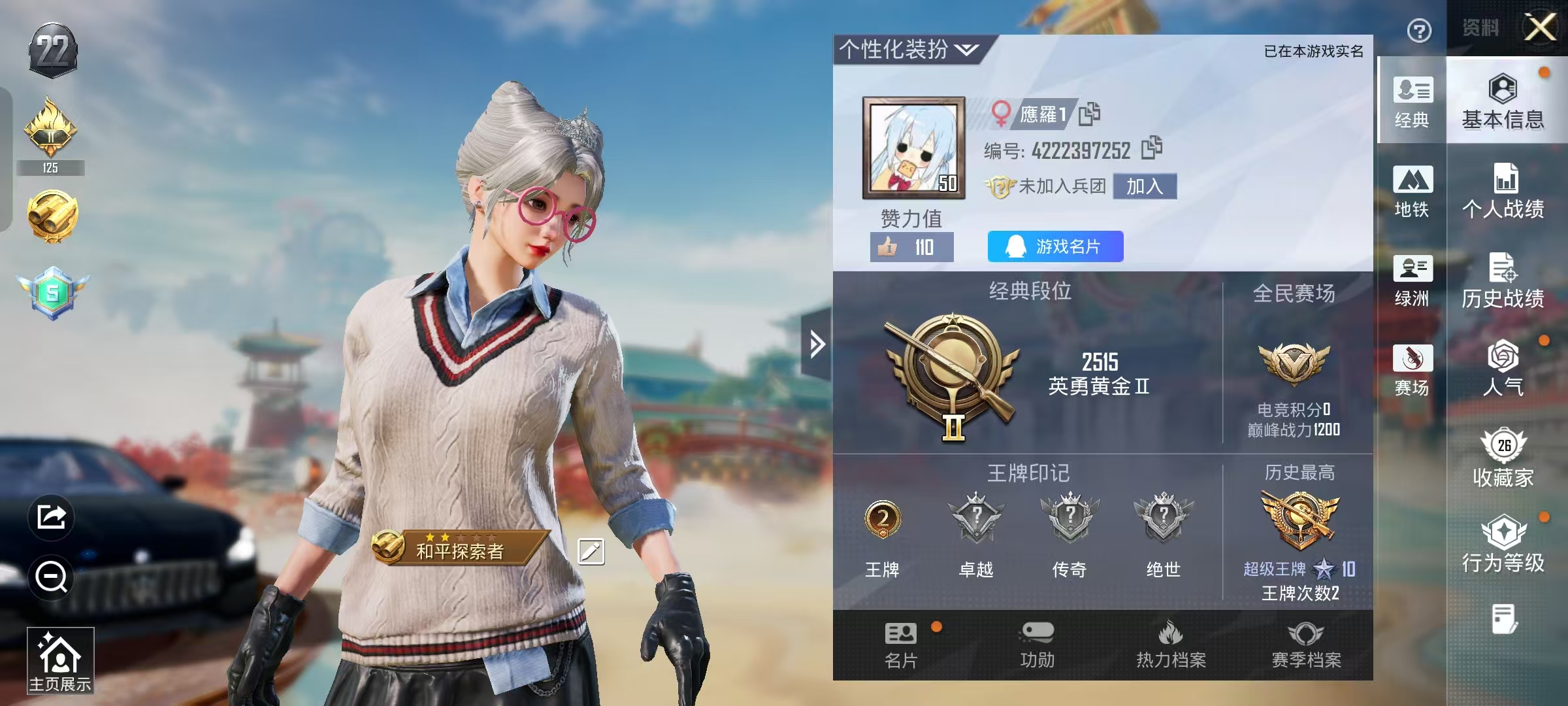The image size is (1568, 706).
Task: Close the profile screen with X
Action: [1541, 28]
